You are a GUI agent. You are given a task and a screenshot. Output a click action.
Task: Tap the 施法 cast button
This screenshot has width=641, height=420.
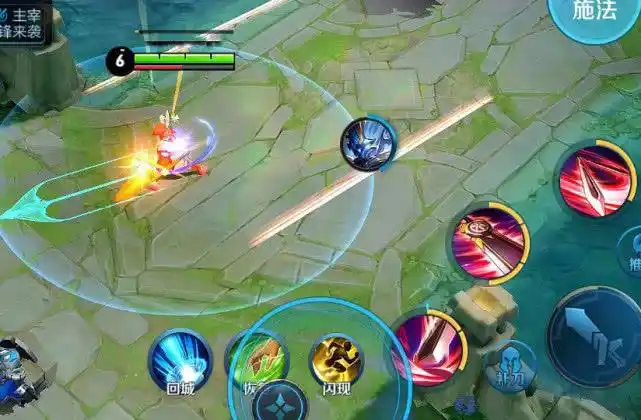point(596,14)
